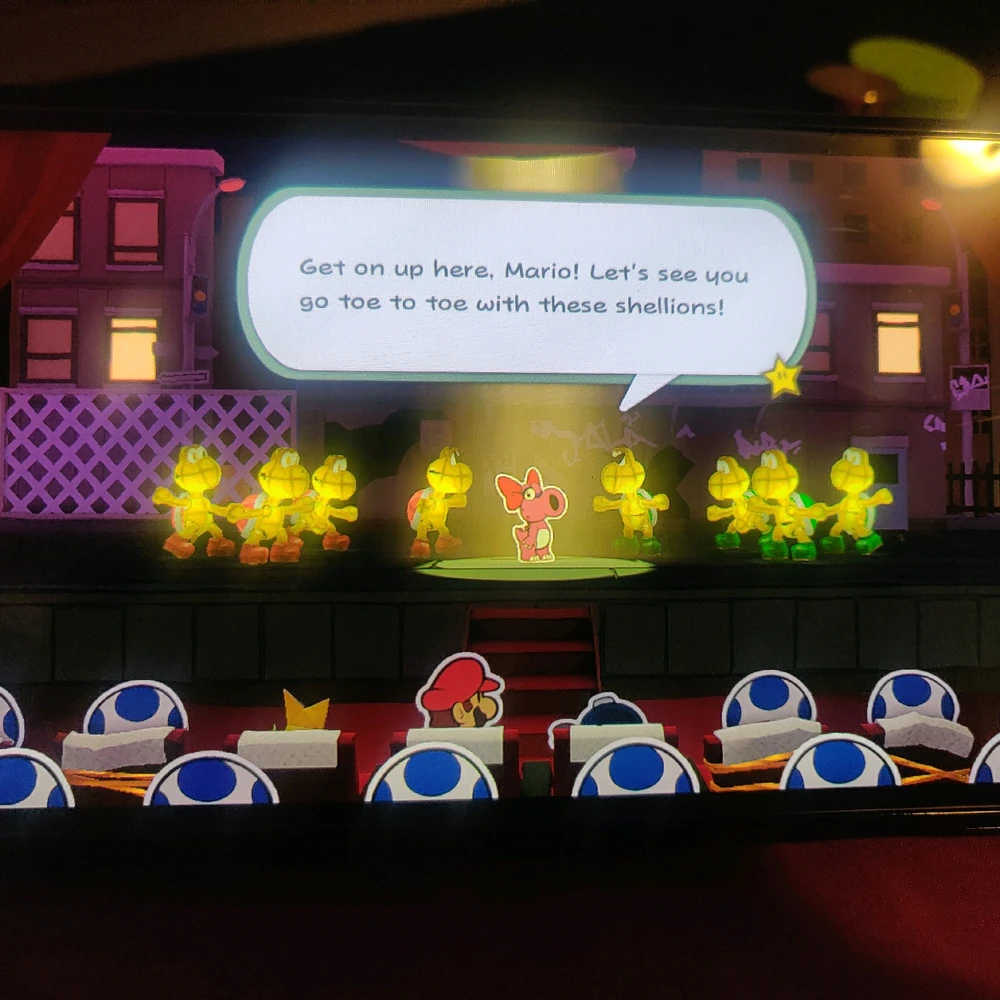Screen dimensions: 1000x1000
Task: Click the star to continue the dialogue
Action: coord(781,377)
